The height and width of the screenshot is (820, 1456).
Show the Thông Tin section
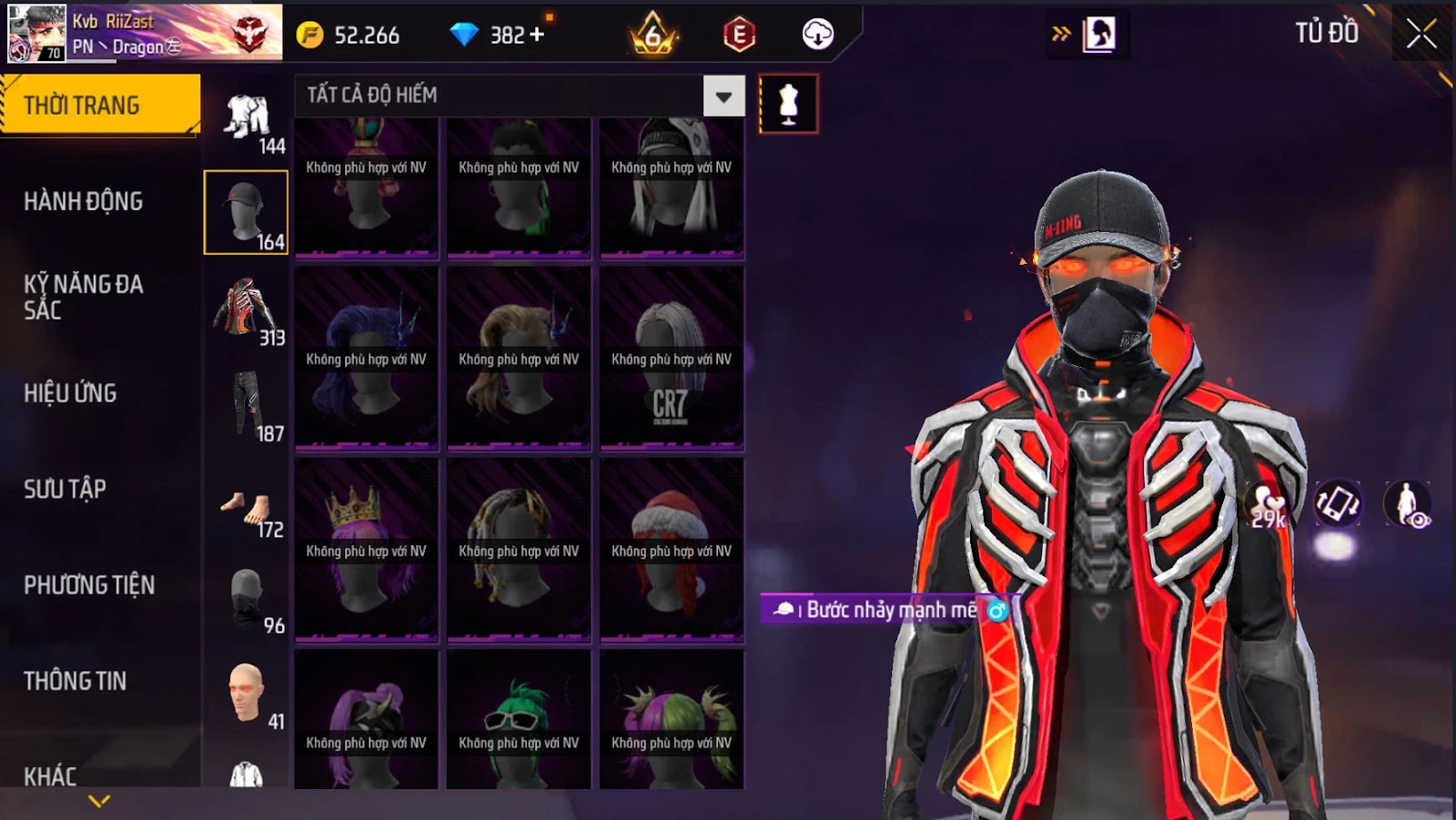(x=76, y=681)
